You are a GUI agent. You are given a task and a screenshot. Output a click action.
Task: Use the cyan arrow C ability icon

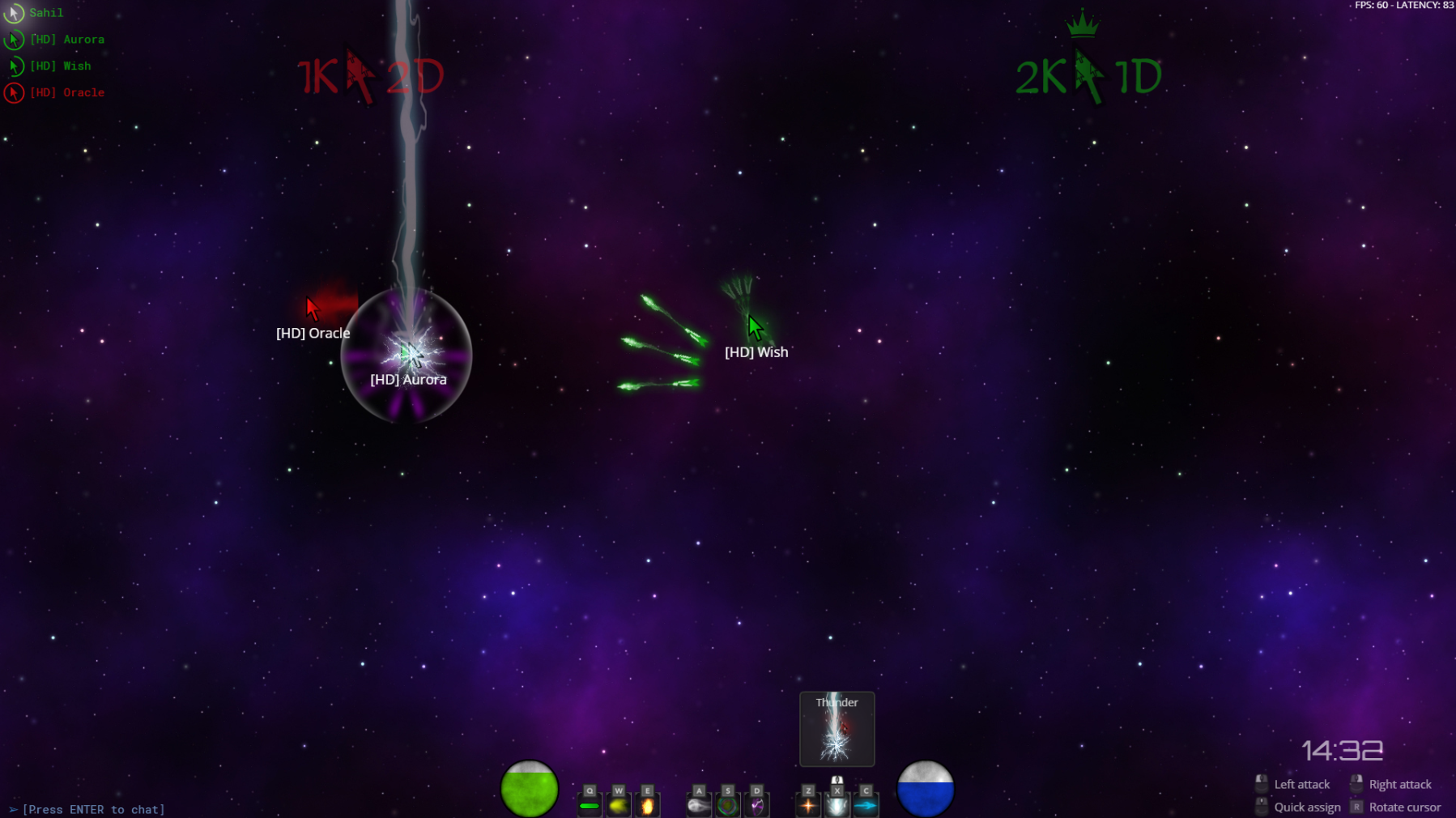(x=866, y=805)
